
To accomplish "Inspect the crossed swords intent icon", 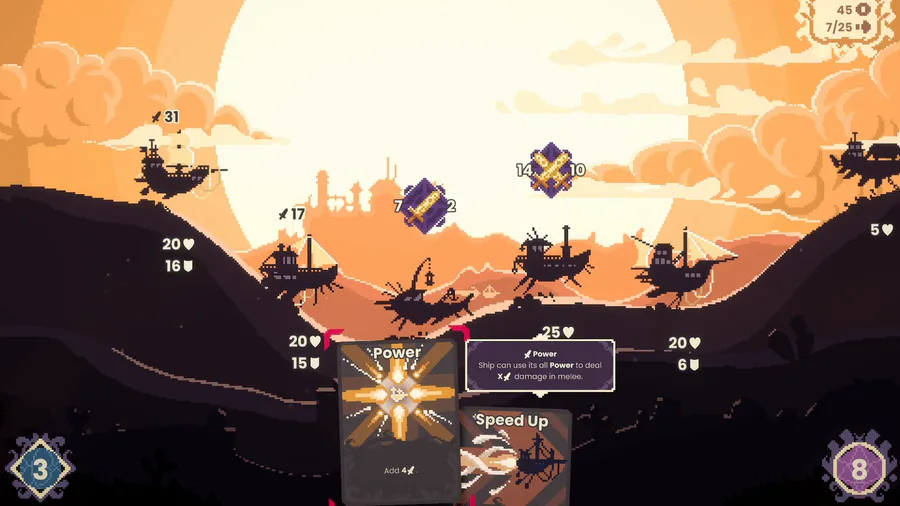I will click(x=550, y=170).
